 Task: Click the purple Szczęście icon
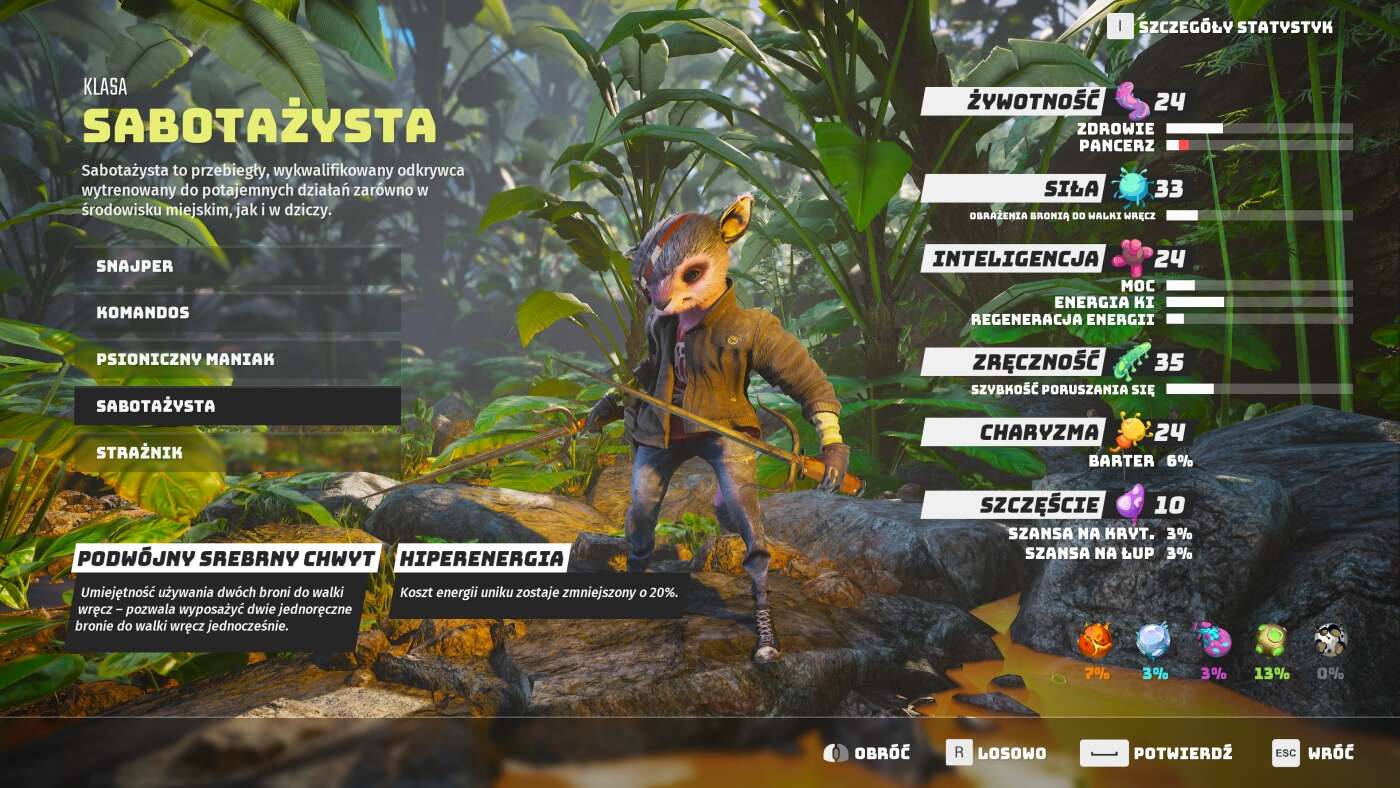(1128, 503)
